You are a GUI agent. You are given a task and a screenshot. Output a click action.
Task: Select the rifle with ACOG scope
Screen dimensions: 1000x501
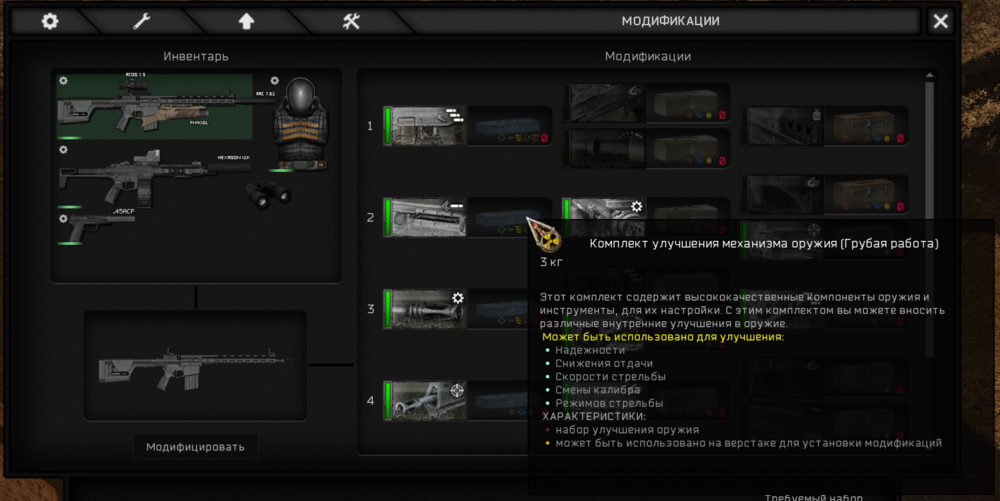[x=155, y=105]
